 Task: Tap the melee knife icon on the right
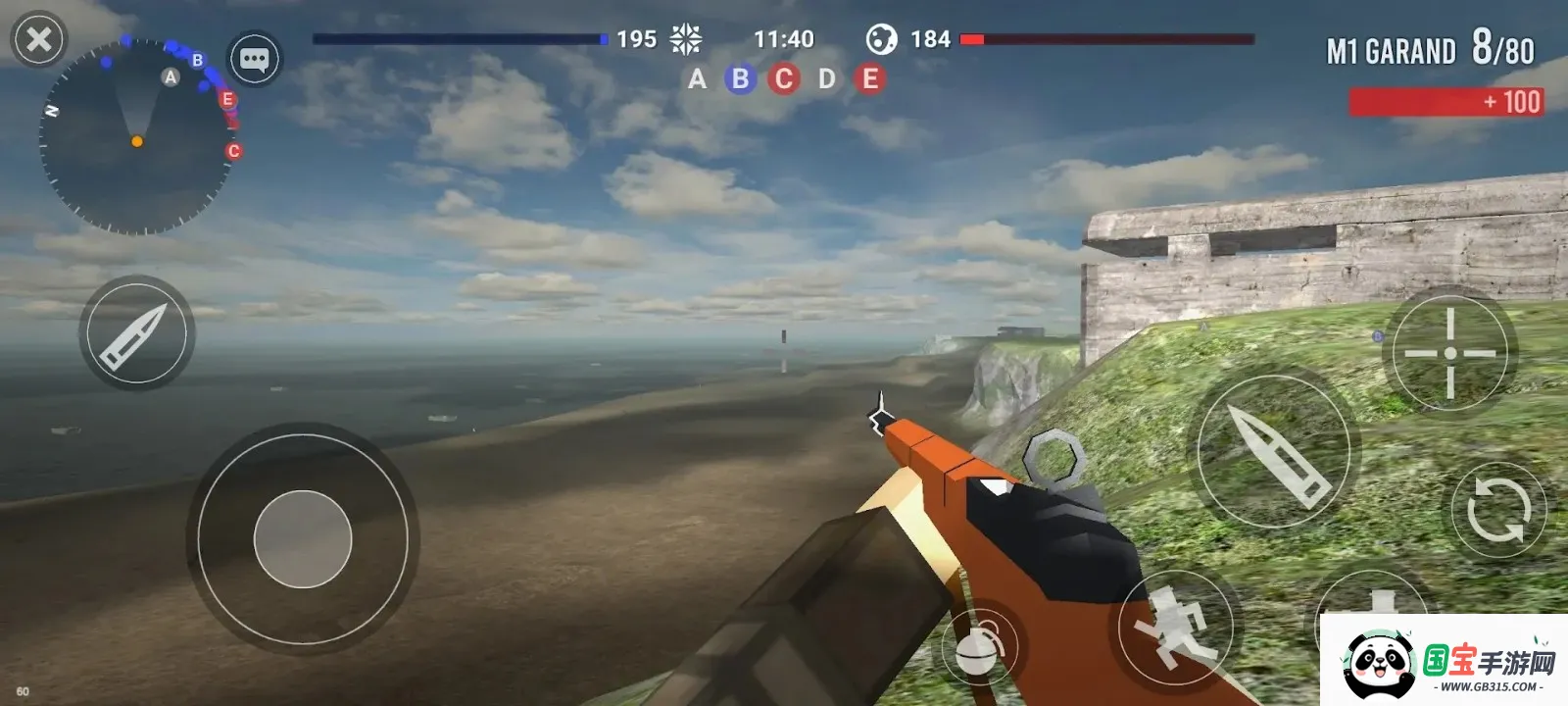1275,450
